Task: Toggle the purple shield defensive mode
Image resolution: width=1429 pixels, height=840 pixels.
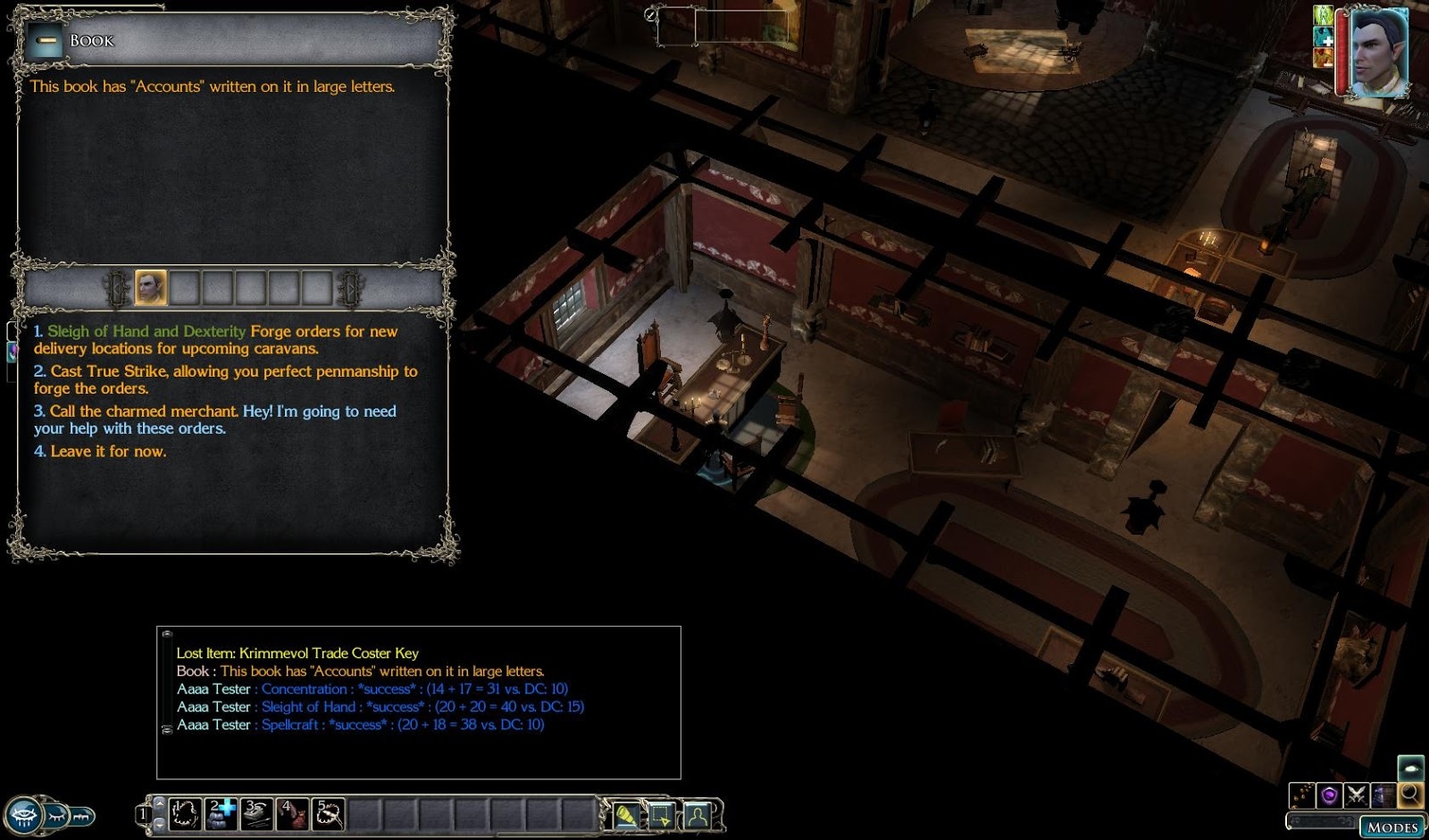Action: tap(1330, 794)
